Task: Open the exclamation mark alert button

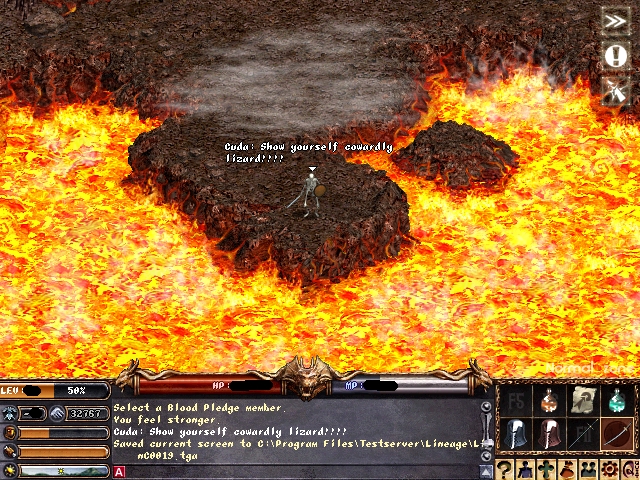Action: [x=614, y=55]
